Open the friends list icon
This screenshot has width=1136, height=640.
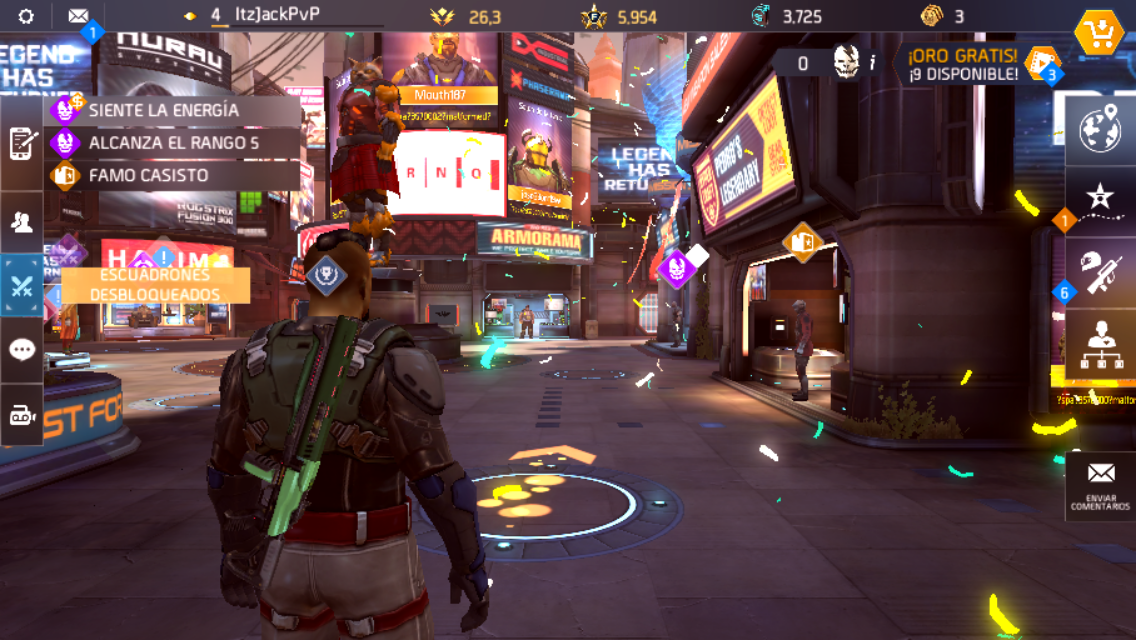22,222
